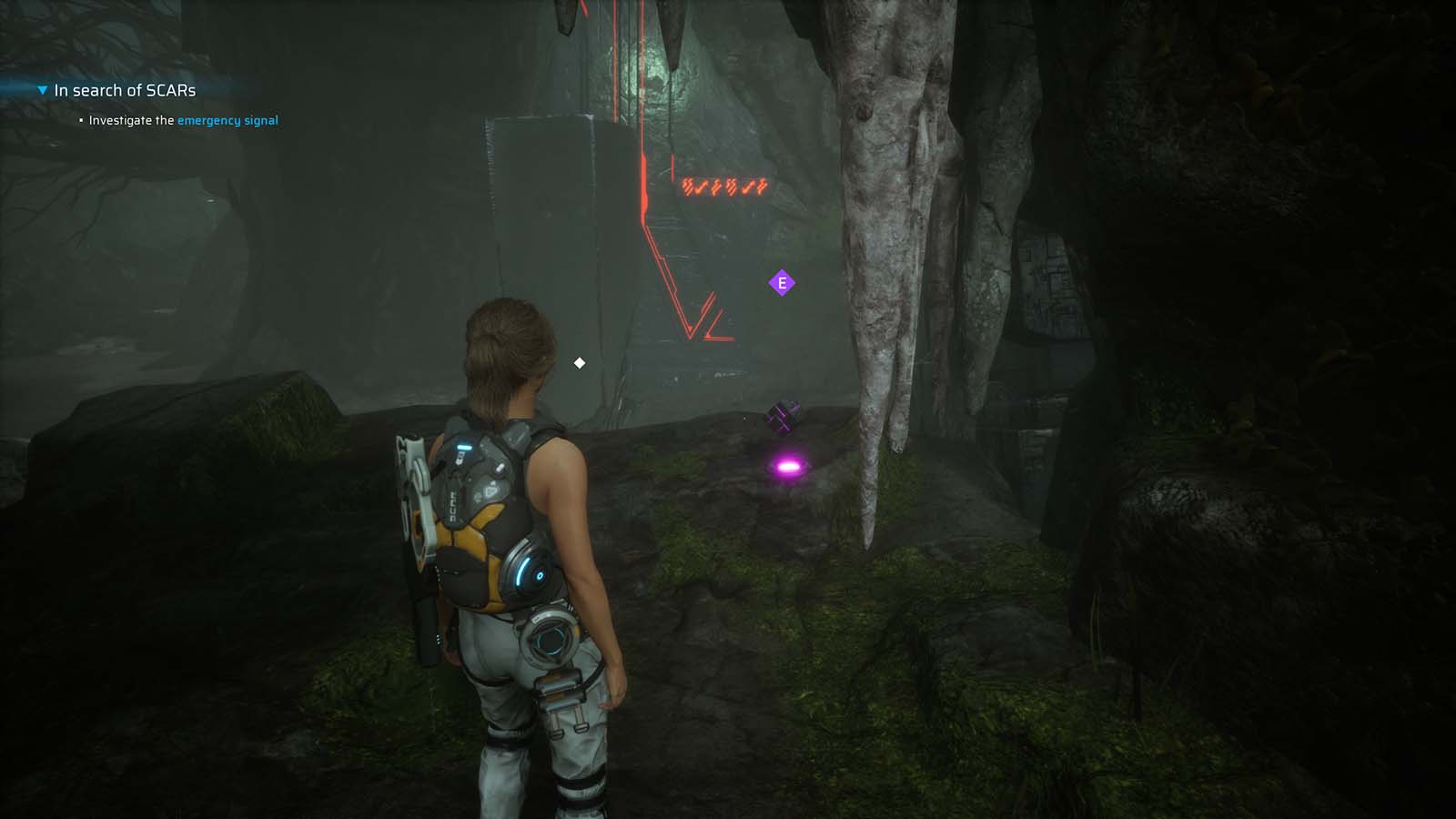Screen dimensions: 1456x819
Task: Click the purple E interaction prompt
Action: point(781,283)
